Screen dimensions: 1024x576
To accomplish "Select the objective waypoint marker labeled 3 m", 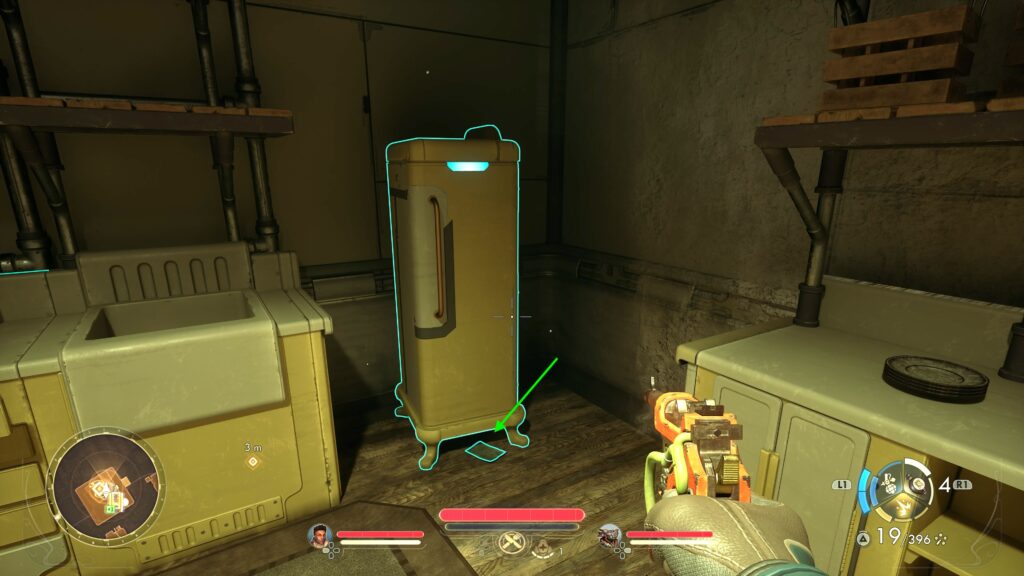I will point(252,462).
